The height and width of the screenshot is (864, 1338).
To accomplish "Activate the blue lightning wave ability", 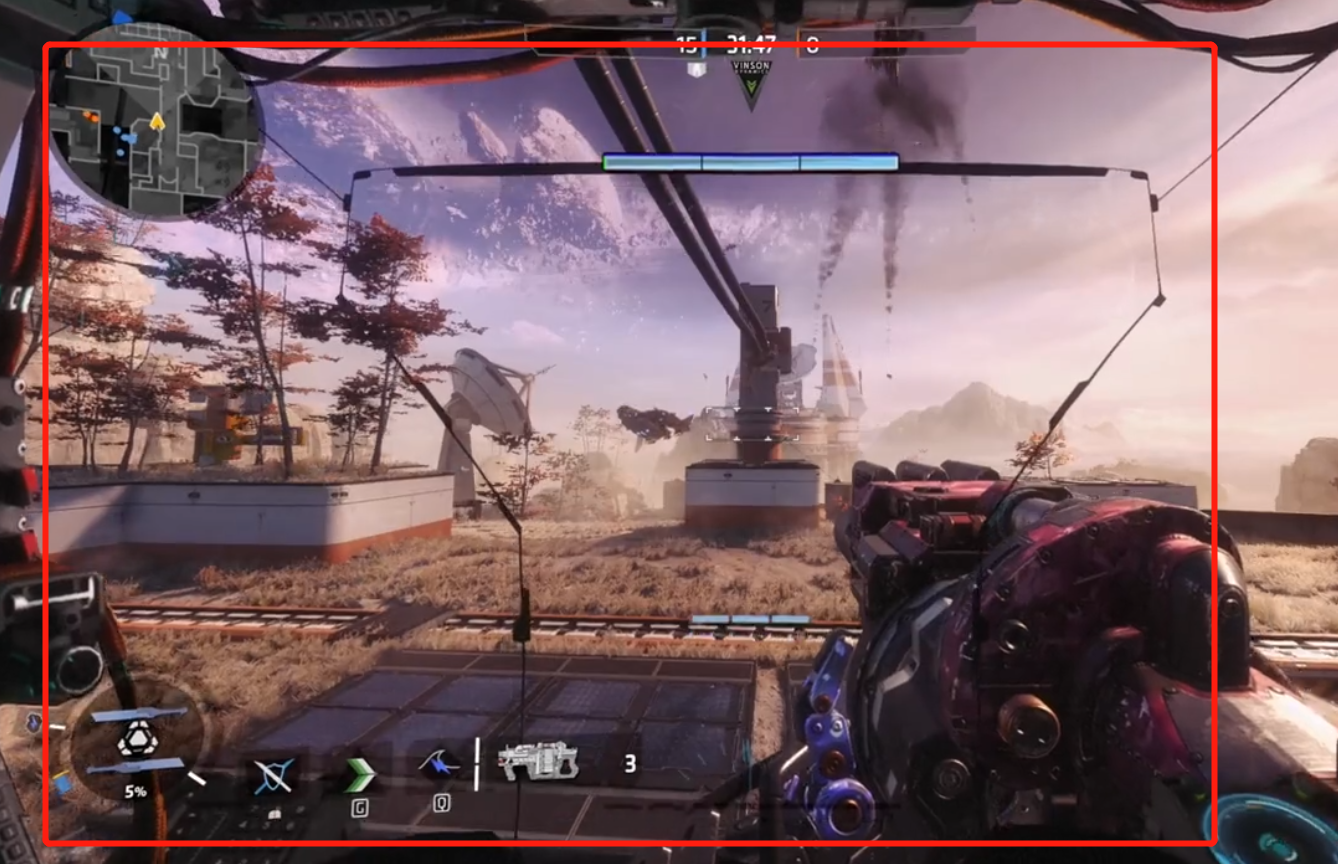I will click(439, 768).
